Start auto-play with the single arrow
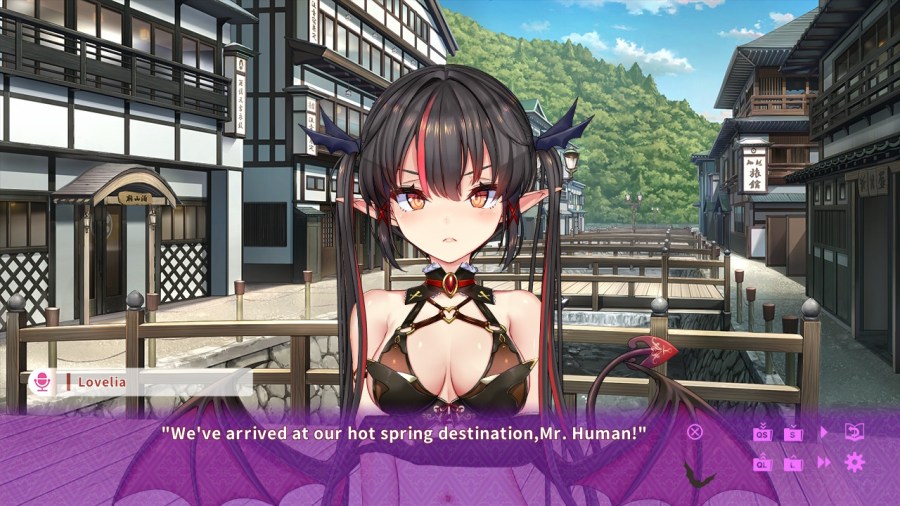 click(x=824, y=432)
